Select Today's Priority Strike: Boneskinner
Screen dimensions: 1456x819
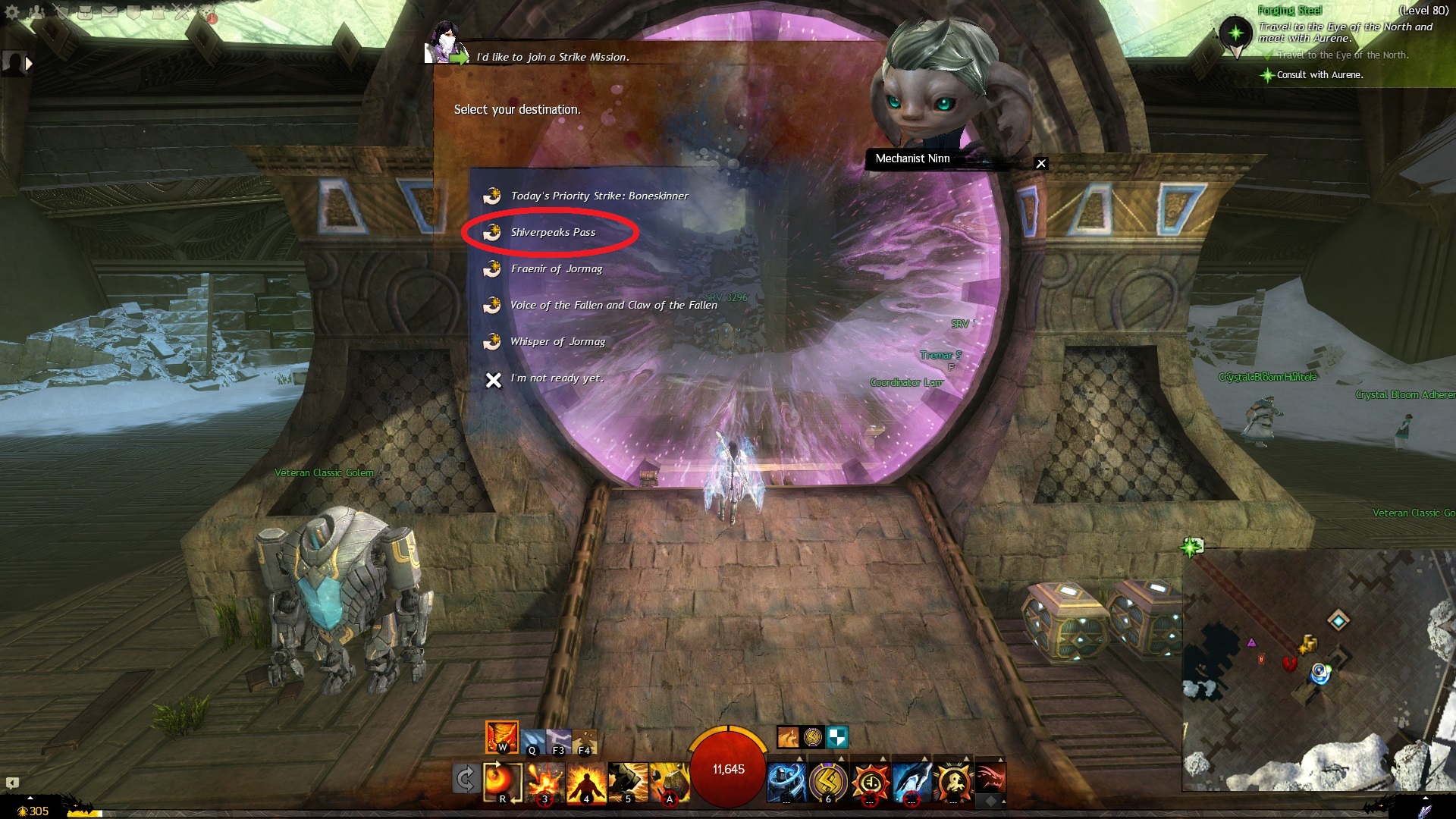pyautogui.click(x=598, y=196)
